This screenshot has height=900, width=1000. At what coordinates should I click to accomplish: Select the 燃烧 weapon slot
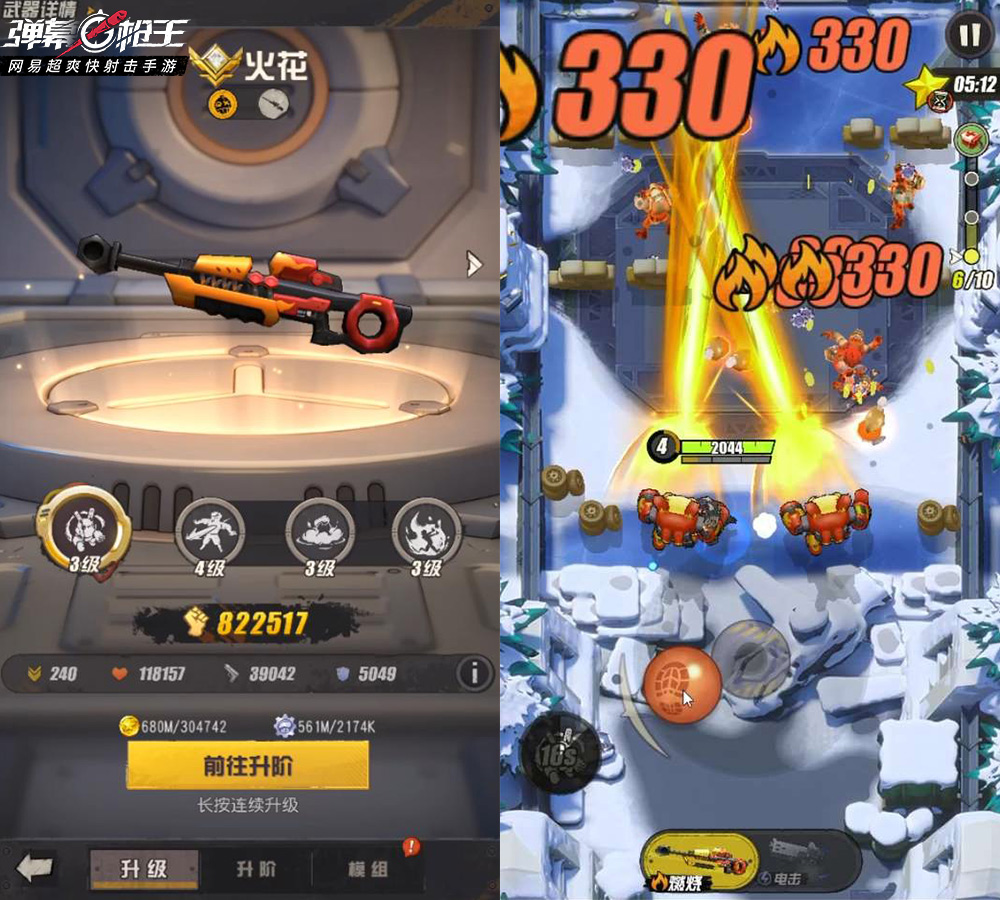click(x=698, y=859)
